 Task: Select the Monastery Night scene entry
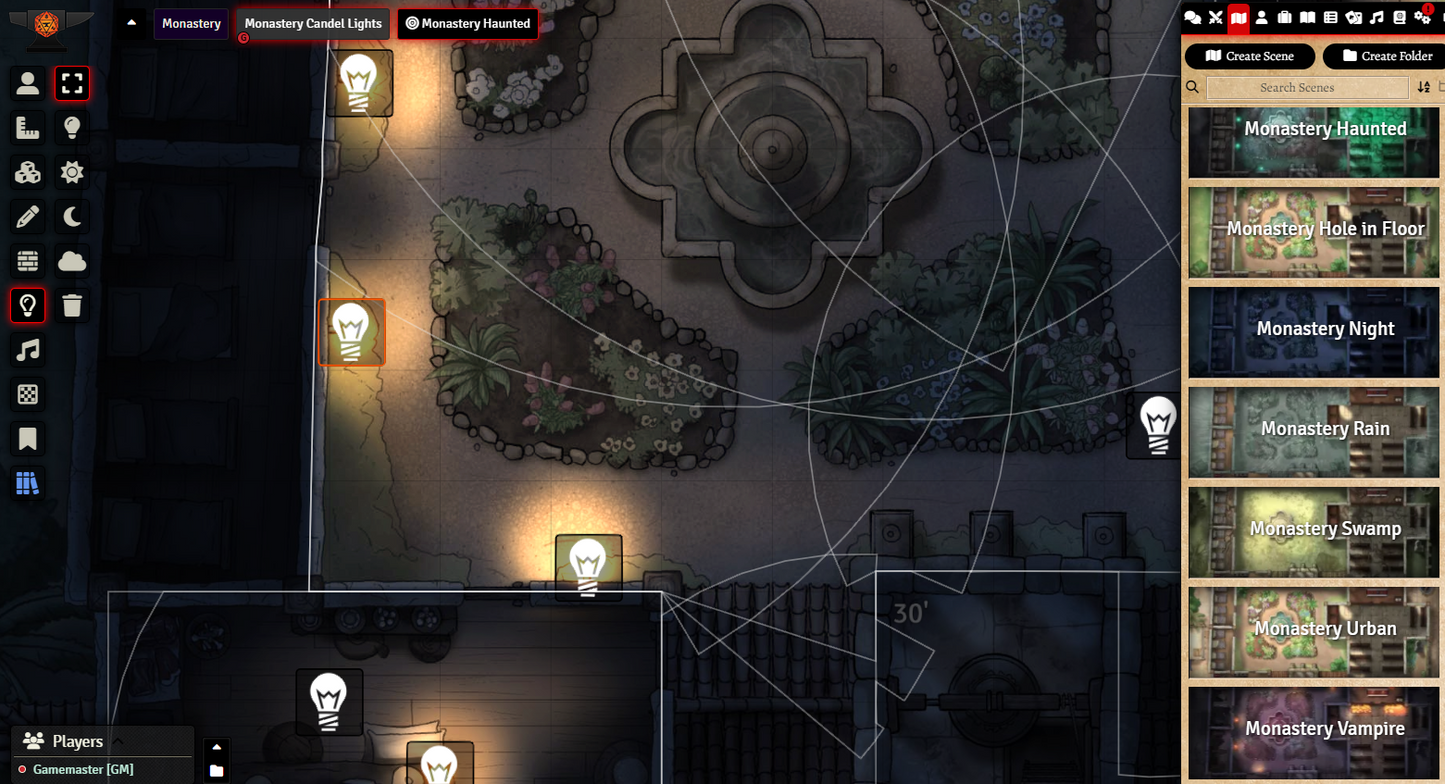coord(1313,332)
